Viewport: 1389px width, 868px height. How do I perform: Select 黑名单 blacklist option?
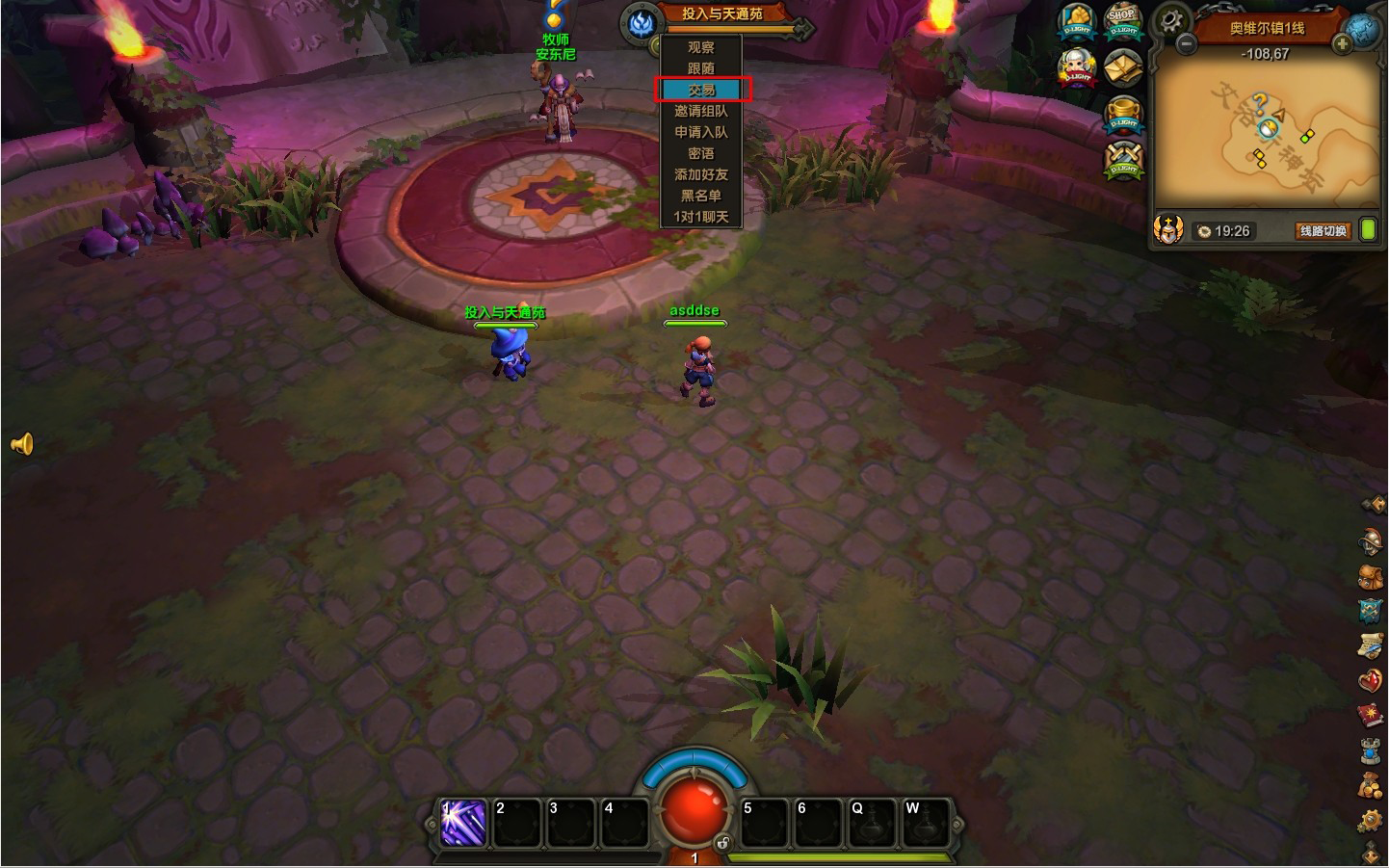(701, 196)
